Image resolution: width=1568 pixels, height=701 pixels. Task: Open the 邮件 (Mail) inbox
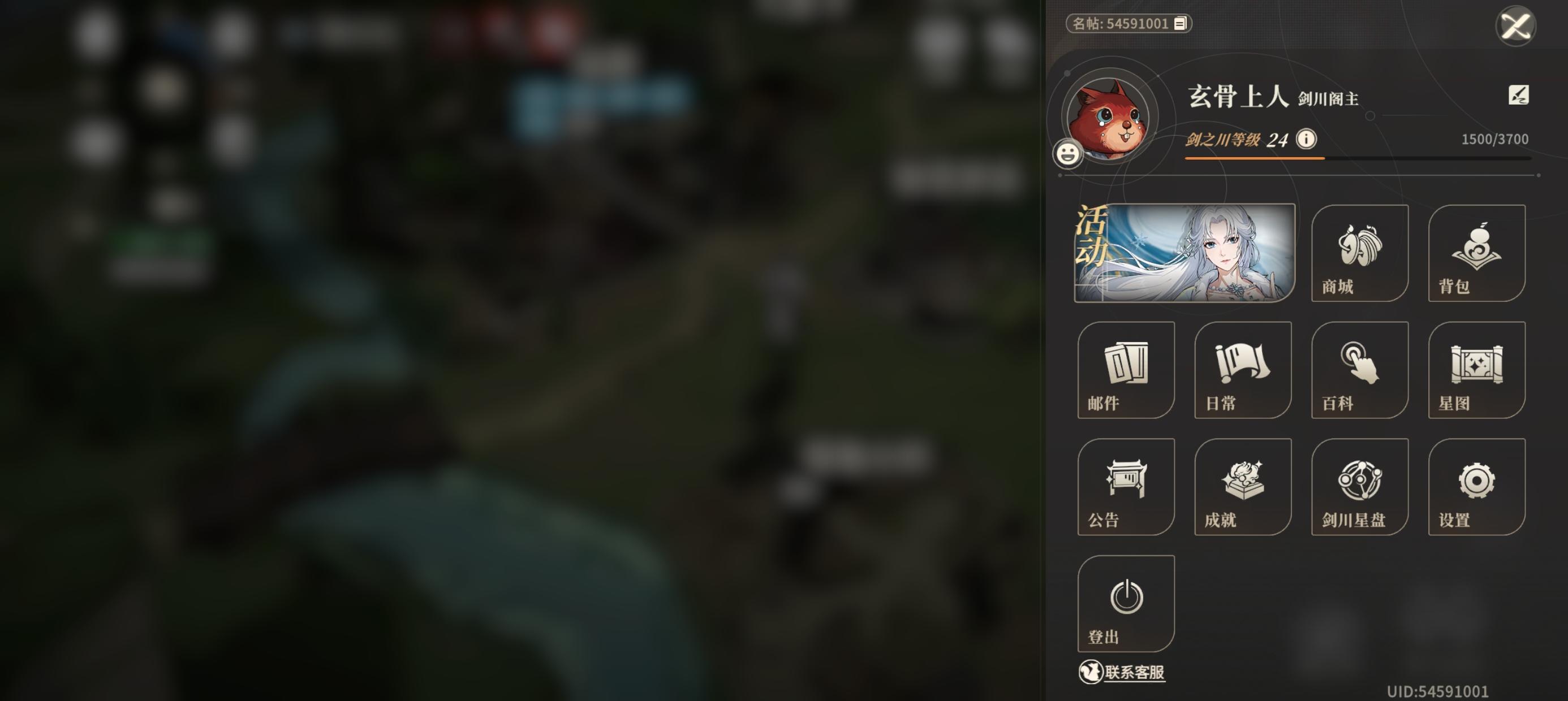coord(1126,370)
